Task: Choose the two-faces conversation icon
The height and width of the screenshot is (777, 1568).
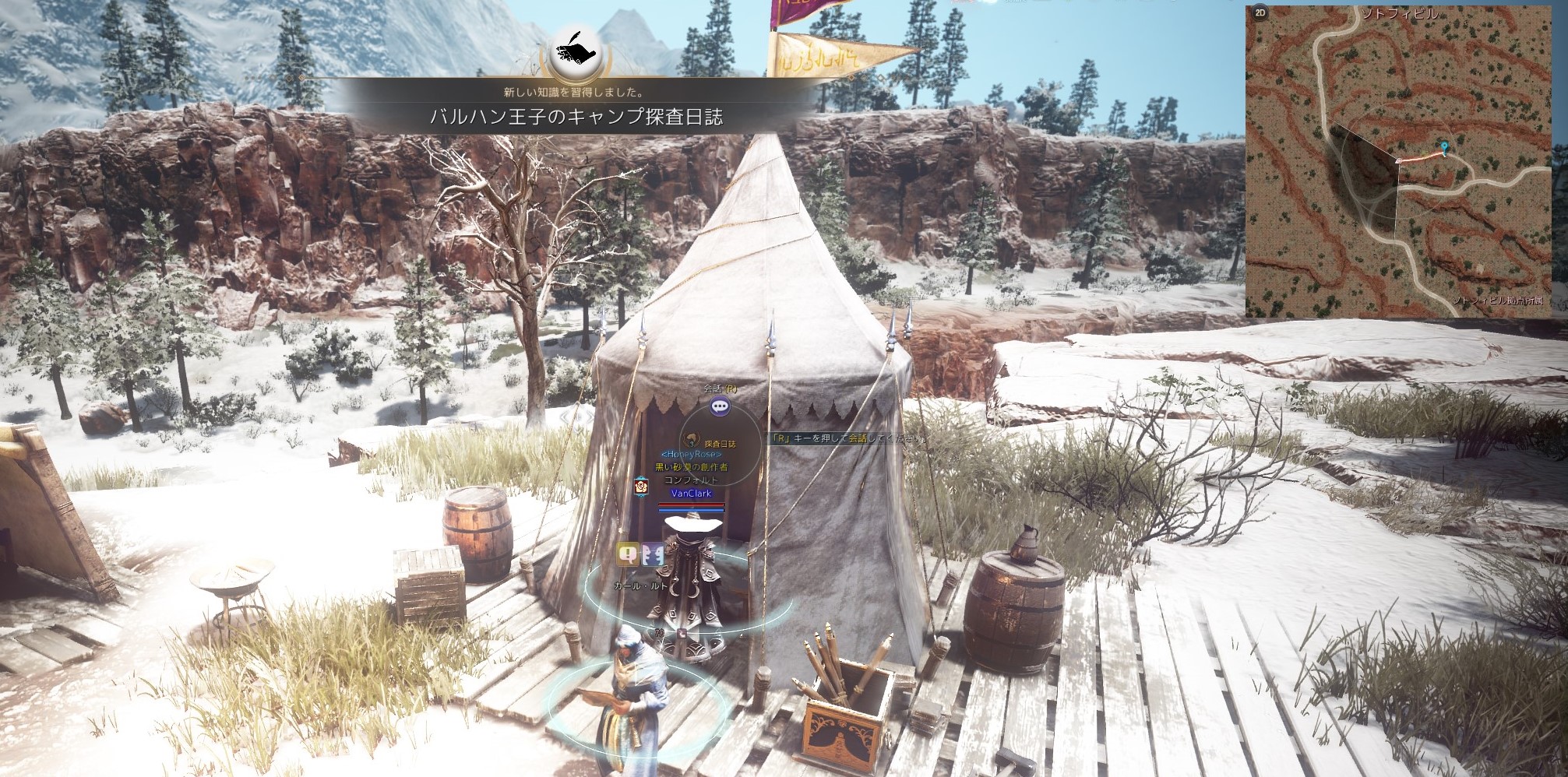Action: 652,554
